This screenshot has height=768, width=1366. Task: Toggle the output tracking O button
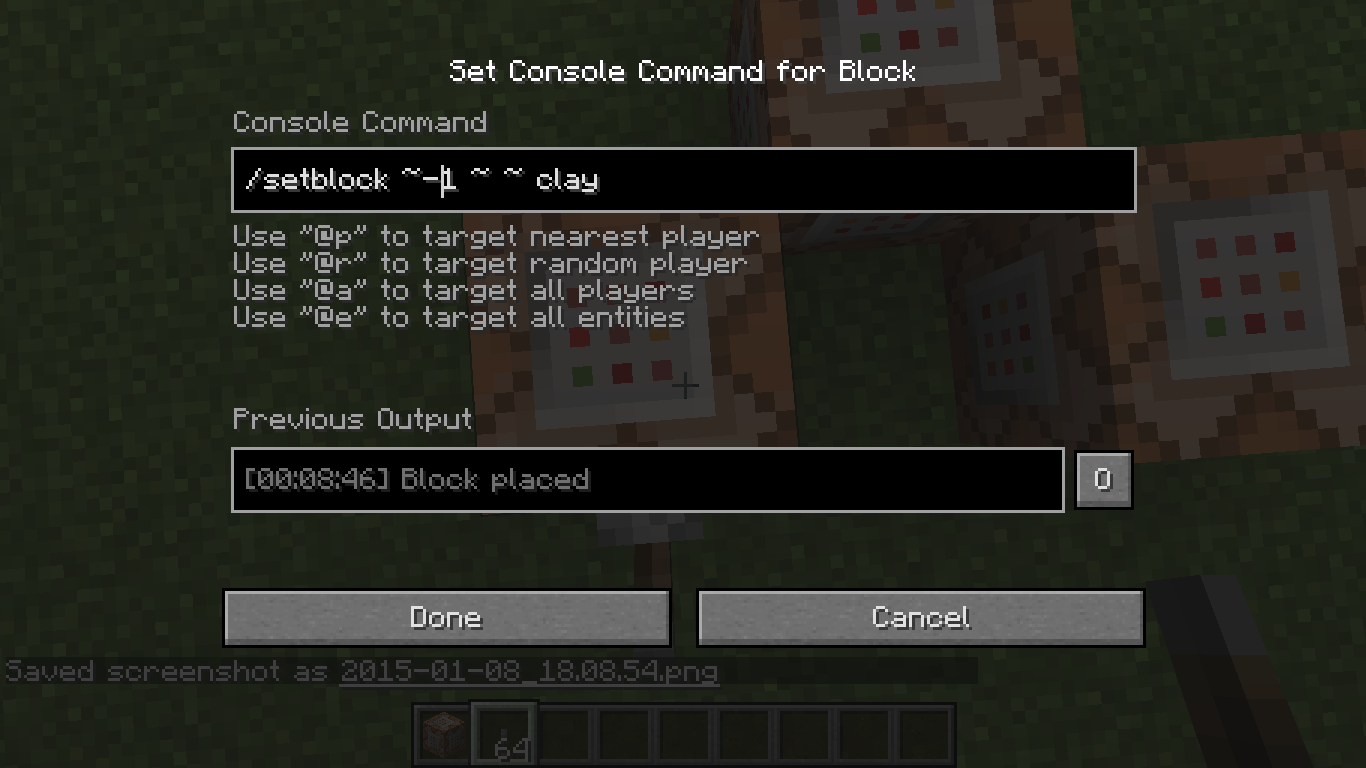1103,480
